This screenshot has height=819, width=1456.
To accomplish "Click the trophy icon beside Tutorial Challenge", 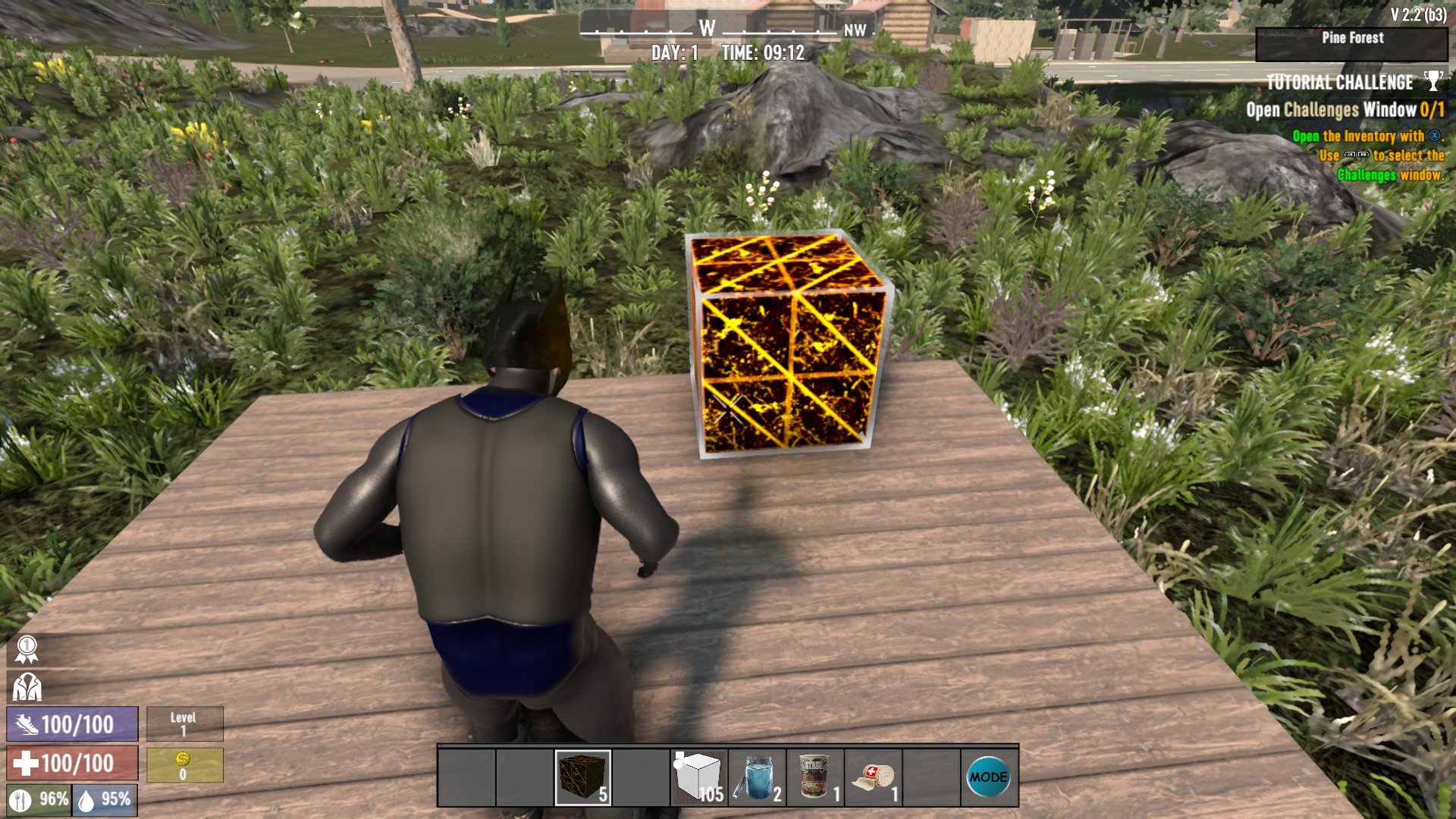I will point(1432,81).
